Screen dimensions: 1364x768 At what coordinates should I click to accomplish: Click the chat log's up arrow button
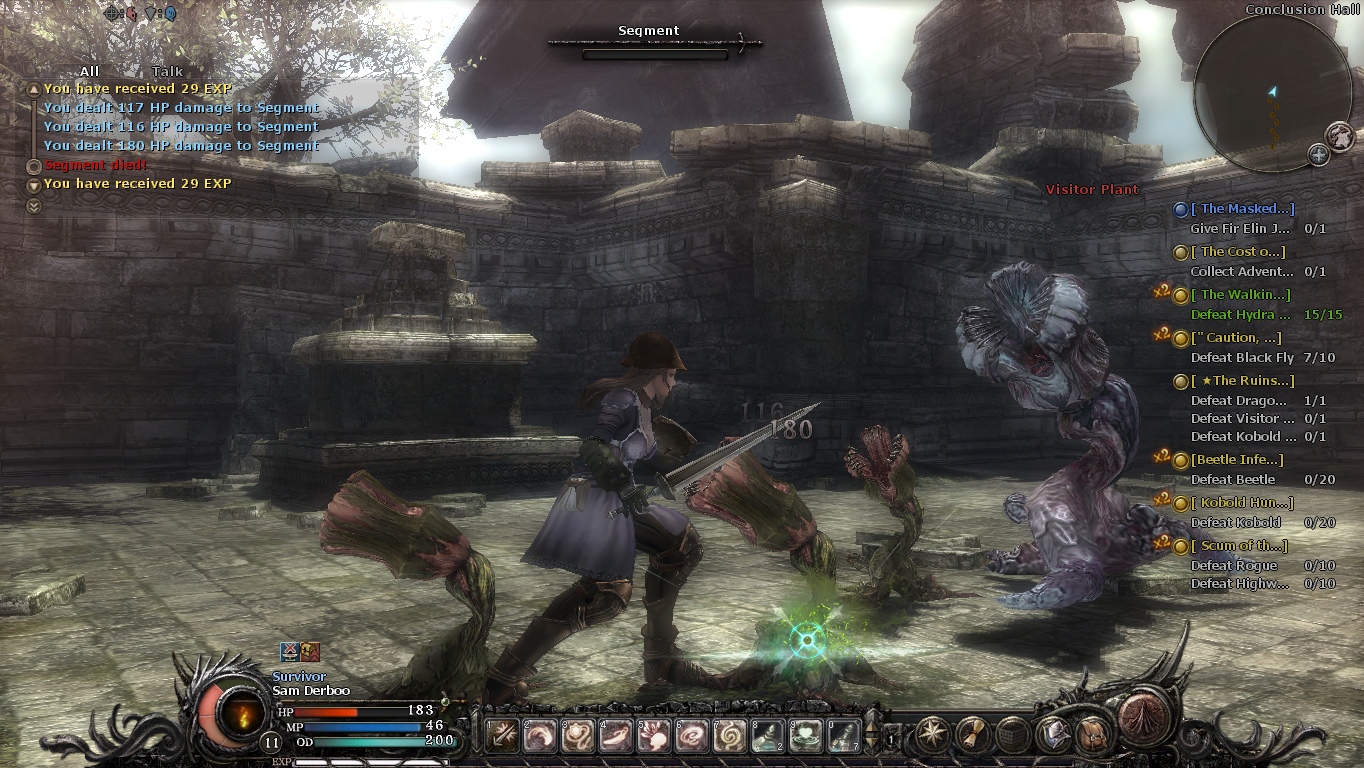(x=34, y=89)
